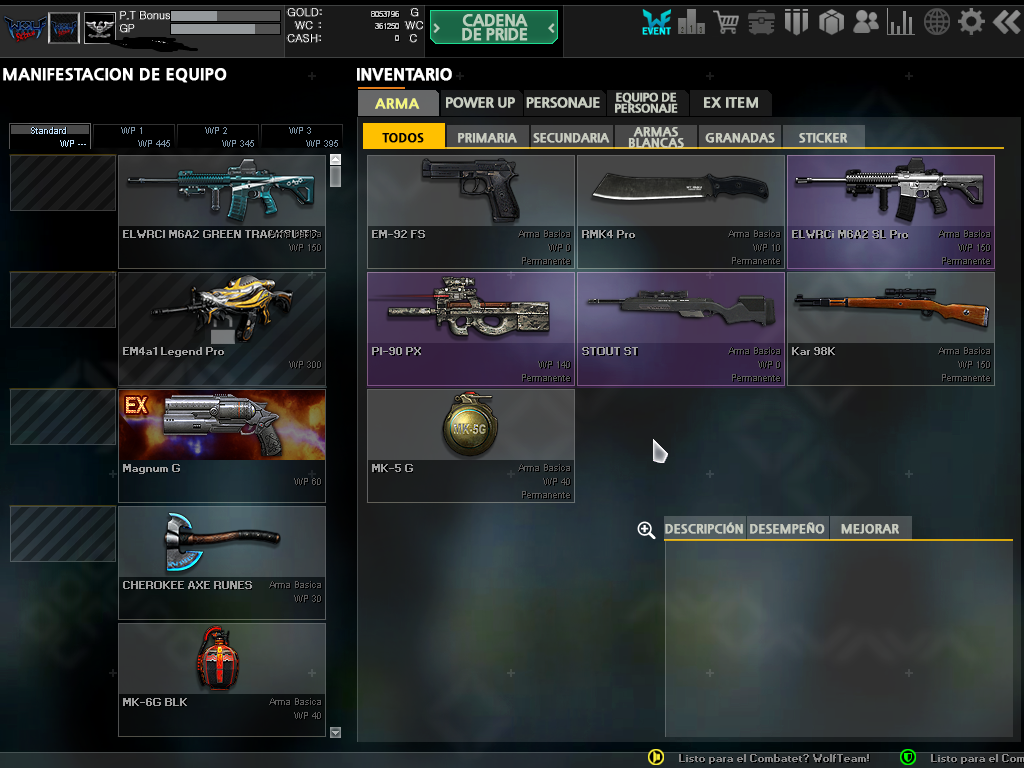1024x768 pixels.
Task: Open the PERSONAJE tab
Action: click(563, 103)
